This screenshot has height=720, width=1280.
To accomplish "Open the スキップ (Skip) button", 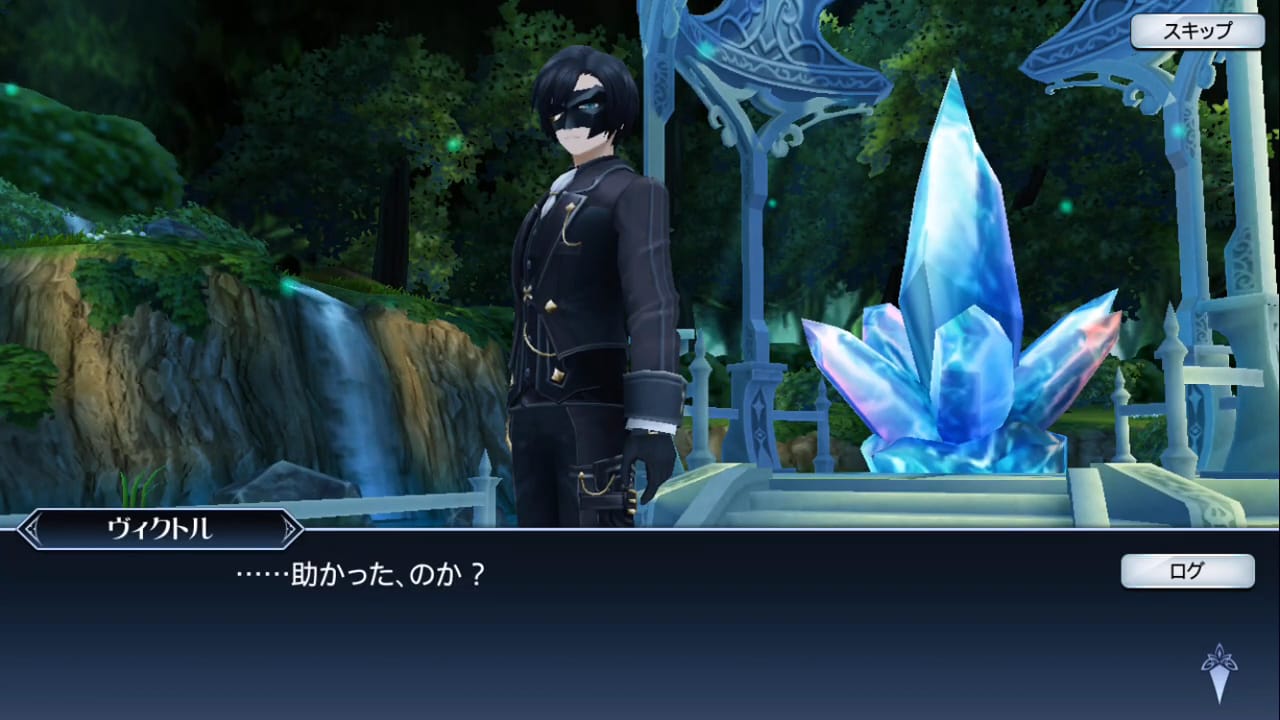I will (x=1196, y=31).
